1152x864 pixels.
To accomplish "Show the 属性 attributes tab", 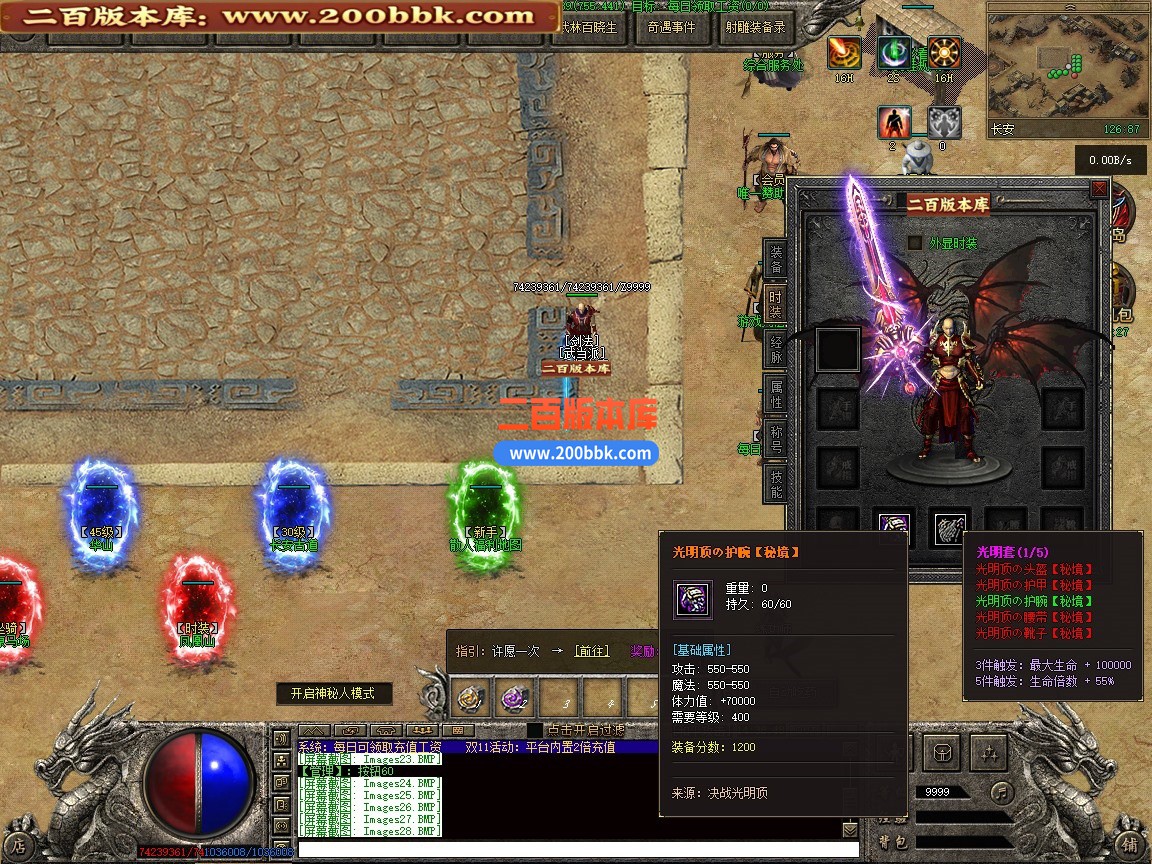I will (776, 395).
